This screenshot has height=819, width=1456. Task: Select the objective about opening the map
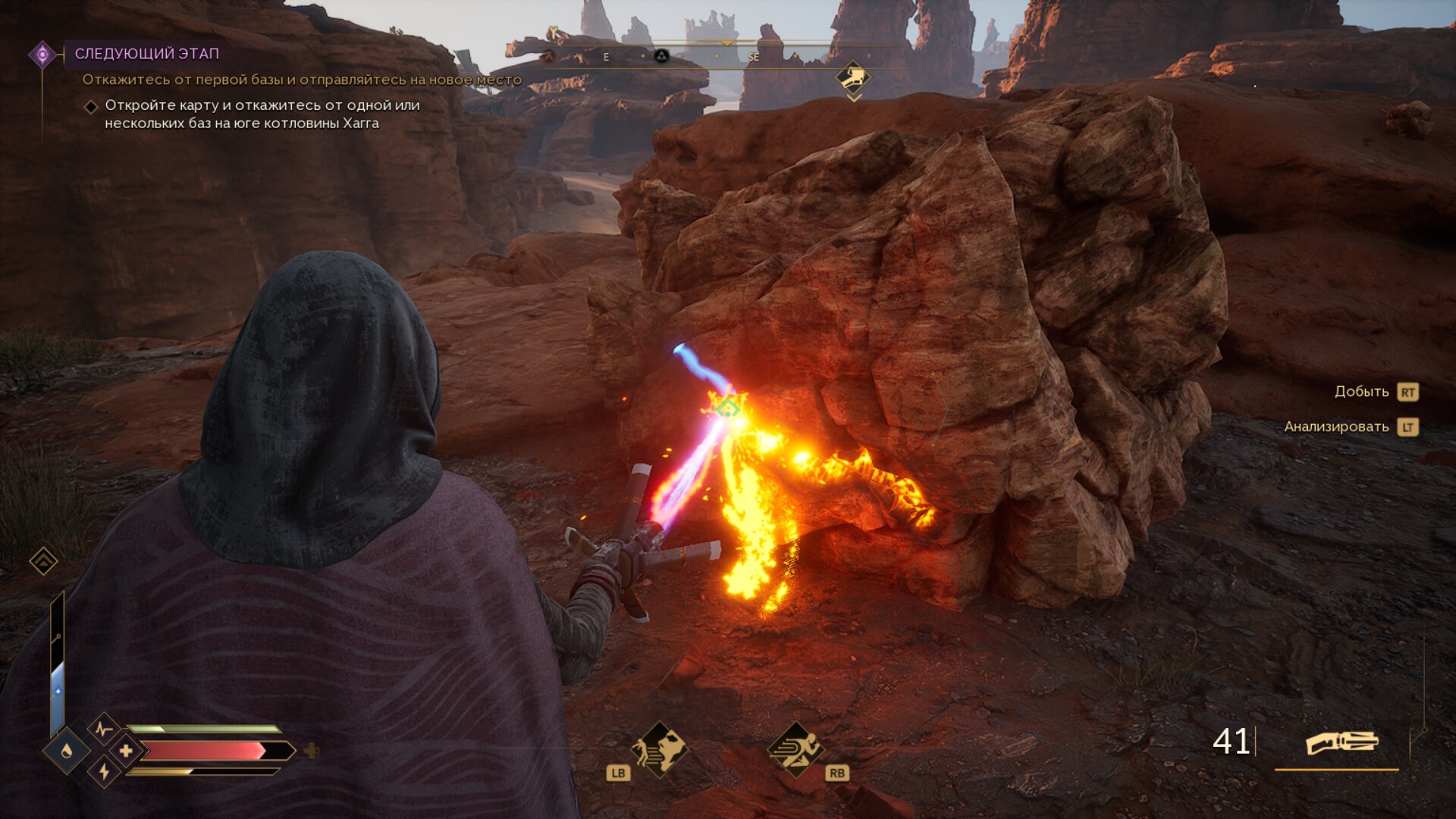[262, 115]
